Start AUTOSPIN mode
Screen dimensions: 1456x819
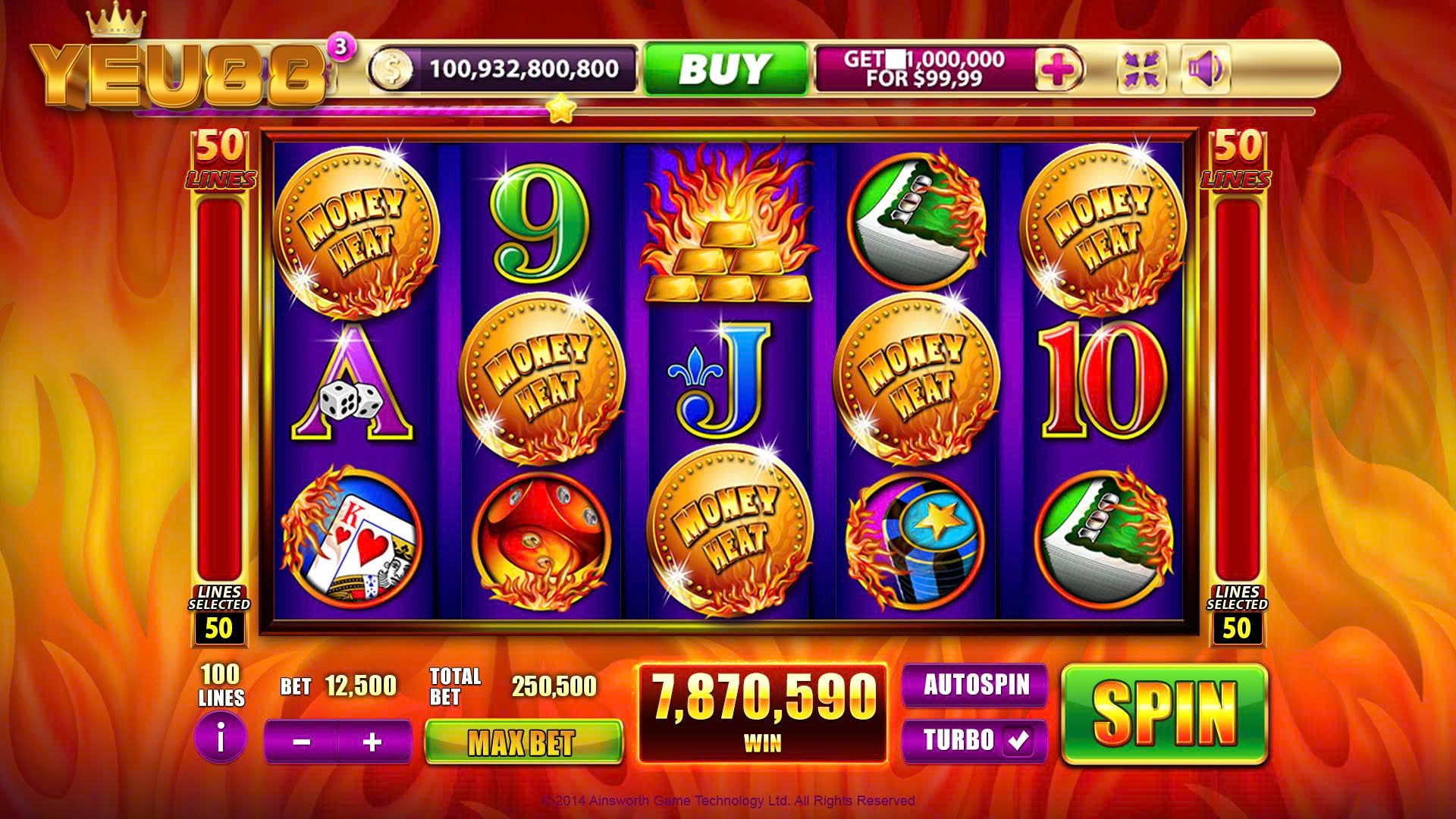(975, 685)
